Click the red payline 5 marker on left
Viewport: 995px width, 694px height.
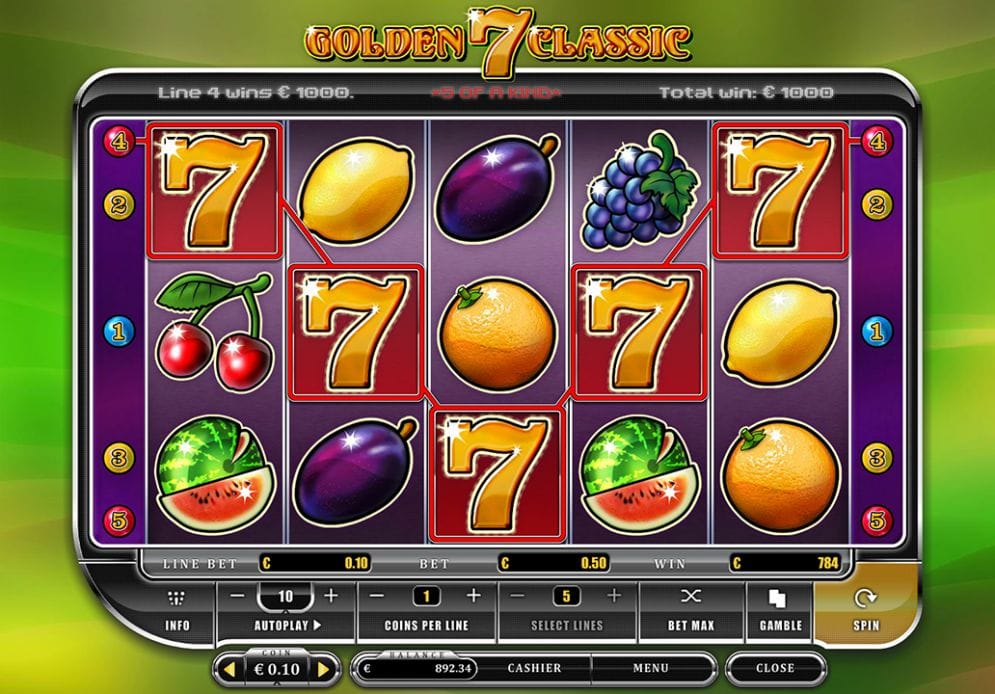(x=118, y=520)
